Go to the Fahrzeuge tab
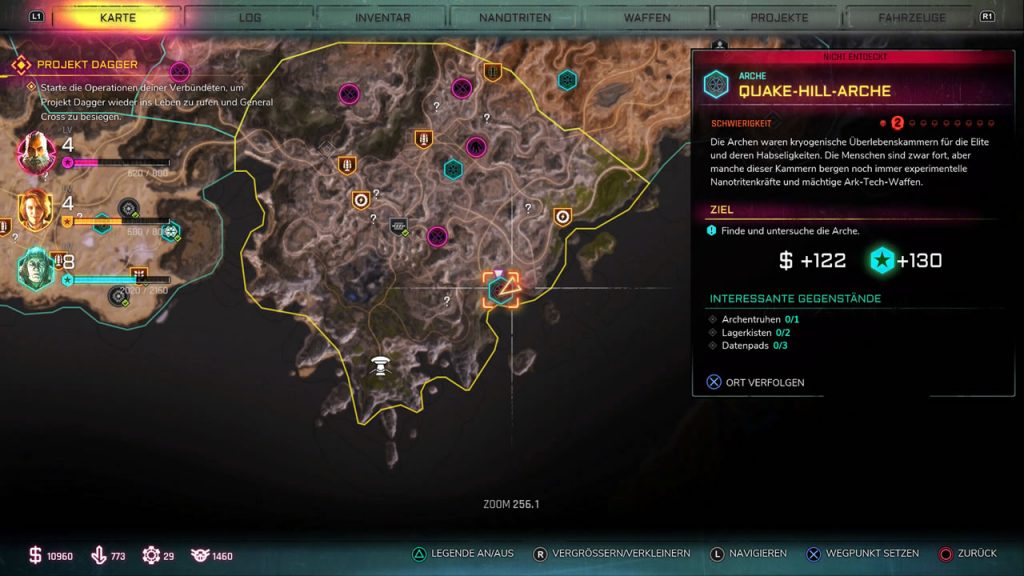 [912, 18]
